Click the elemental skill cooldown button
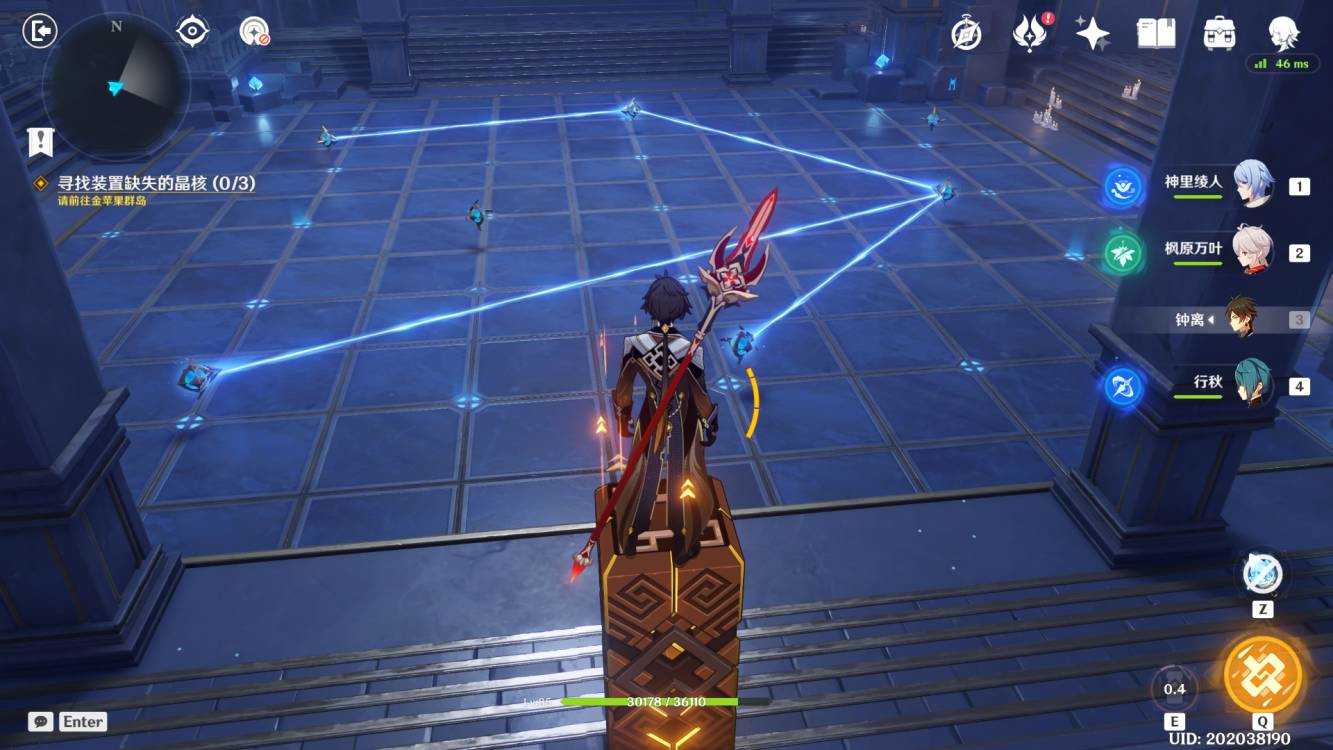 pyautogui.click(x=1174, y=688)
